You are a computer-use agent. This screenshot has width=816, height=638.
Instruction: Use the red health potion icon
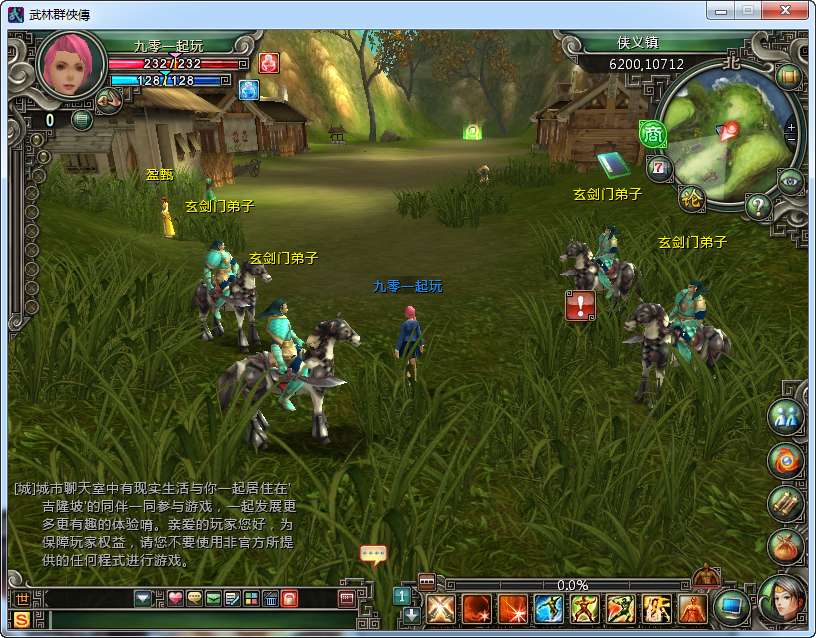click(268, 62)
